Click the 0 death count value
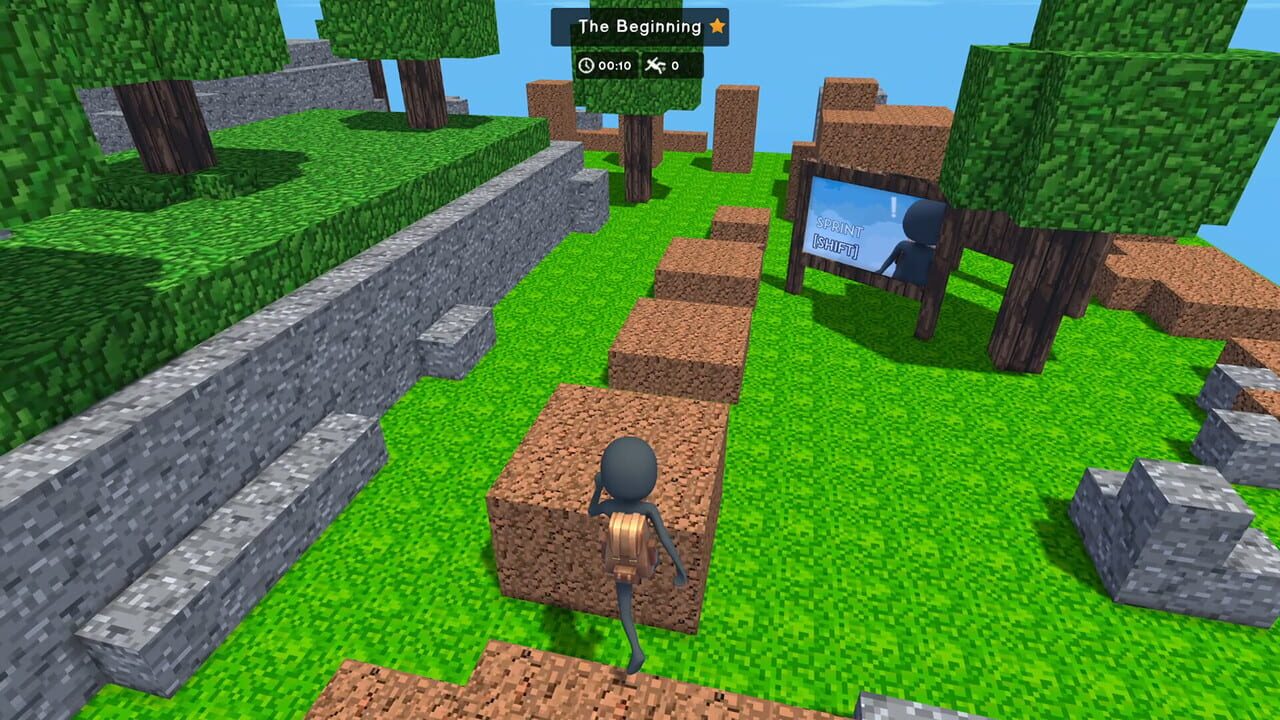The width and height of the screenshot is (1280, 720). click(675, 66)
